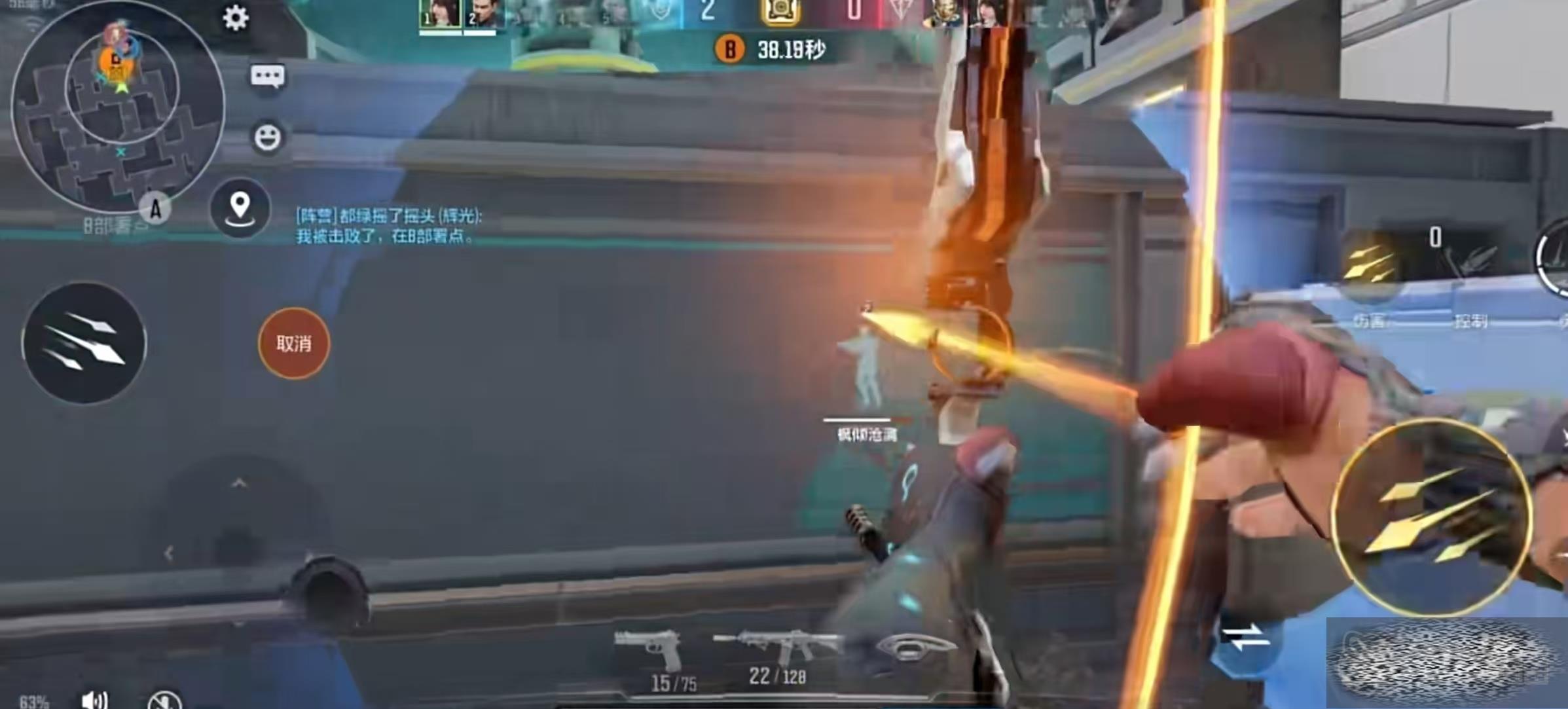Select teammate portrait numbered 1

[440, 14]
